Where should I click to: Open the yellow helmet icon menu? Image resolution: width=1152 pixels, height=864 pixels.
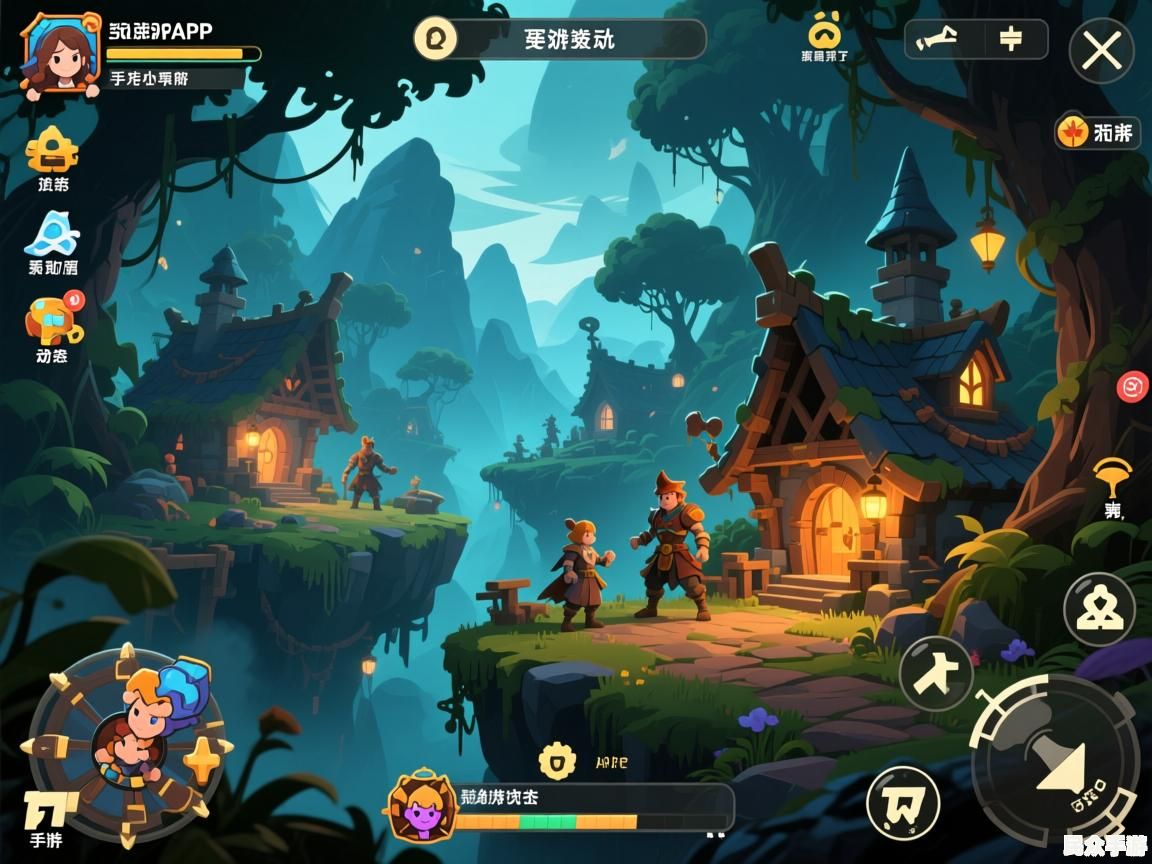(x=52, y=150)
